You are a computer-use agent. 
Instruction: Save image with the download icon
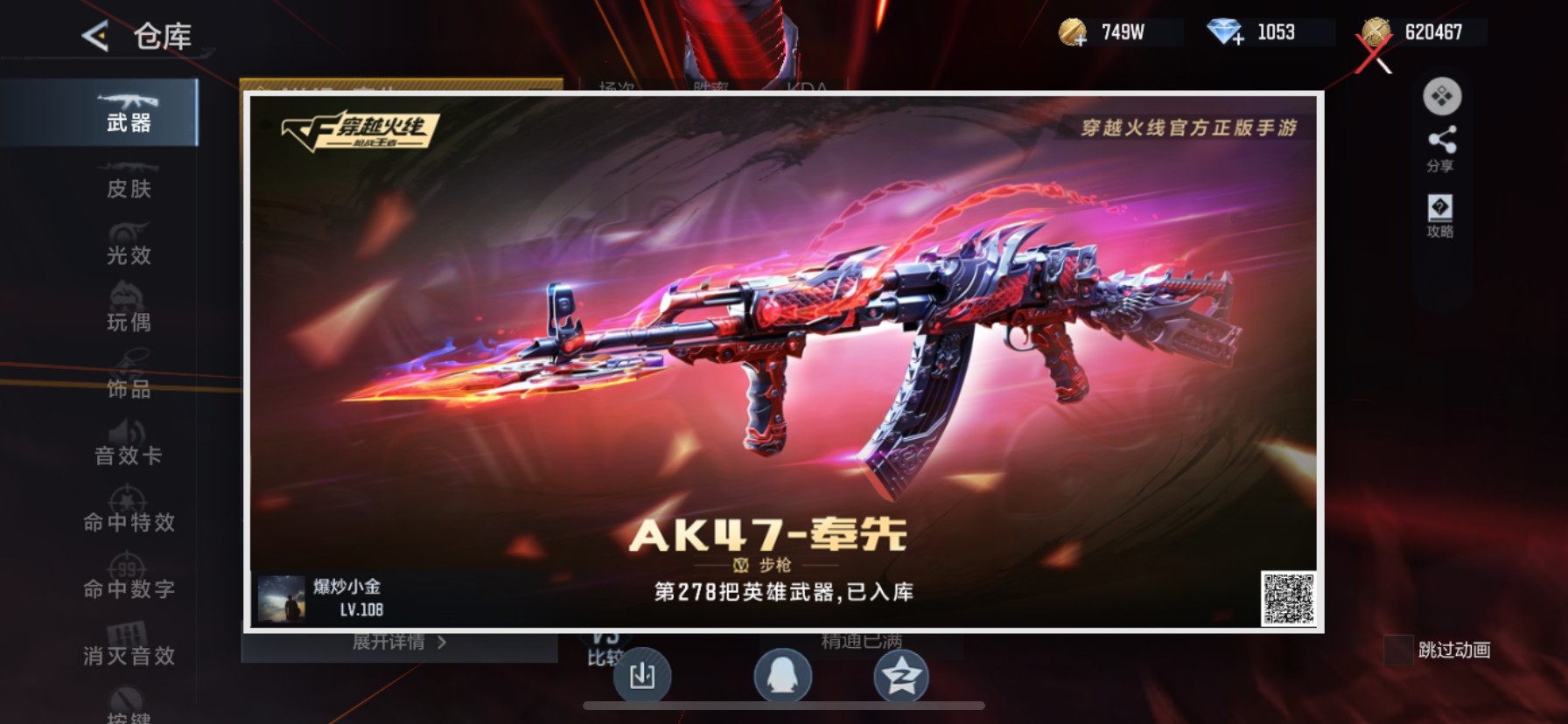click(x=643, y=678)
